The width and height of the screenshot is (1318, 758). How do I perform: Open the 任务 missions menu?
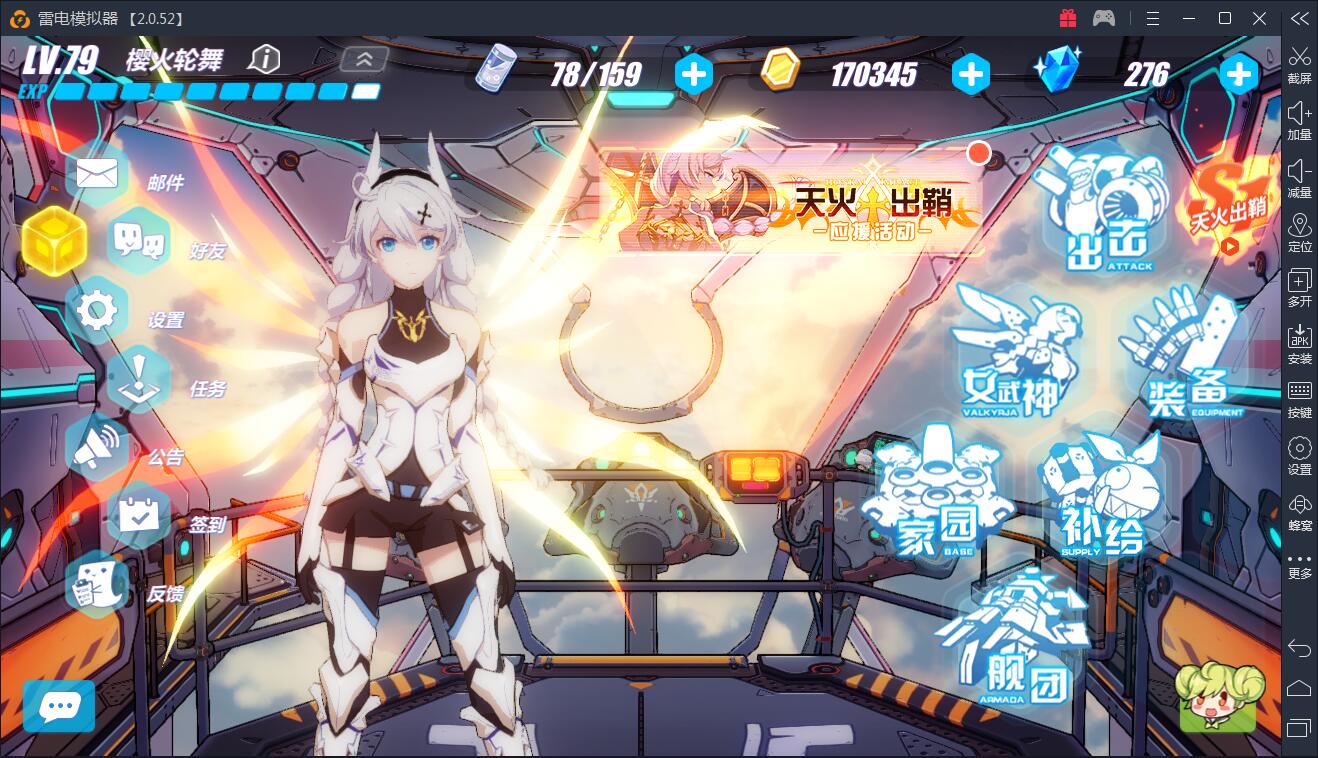click(139, 380)
